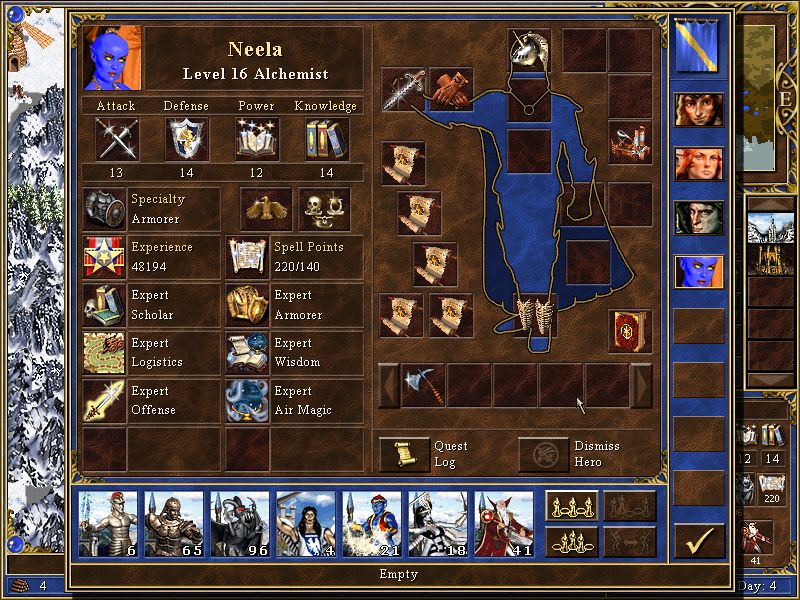The image size is (800, 600).
Task: Click the Dismiss Hero button
Action: click(543, 454)
